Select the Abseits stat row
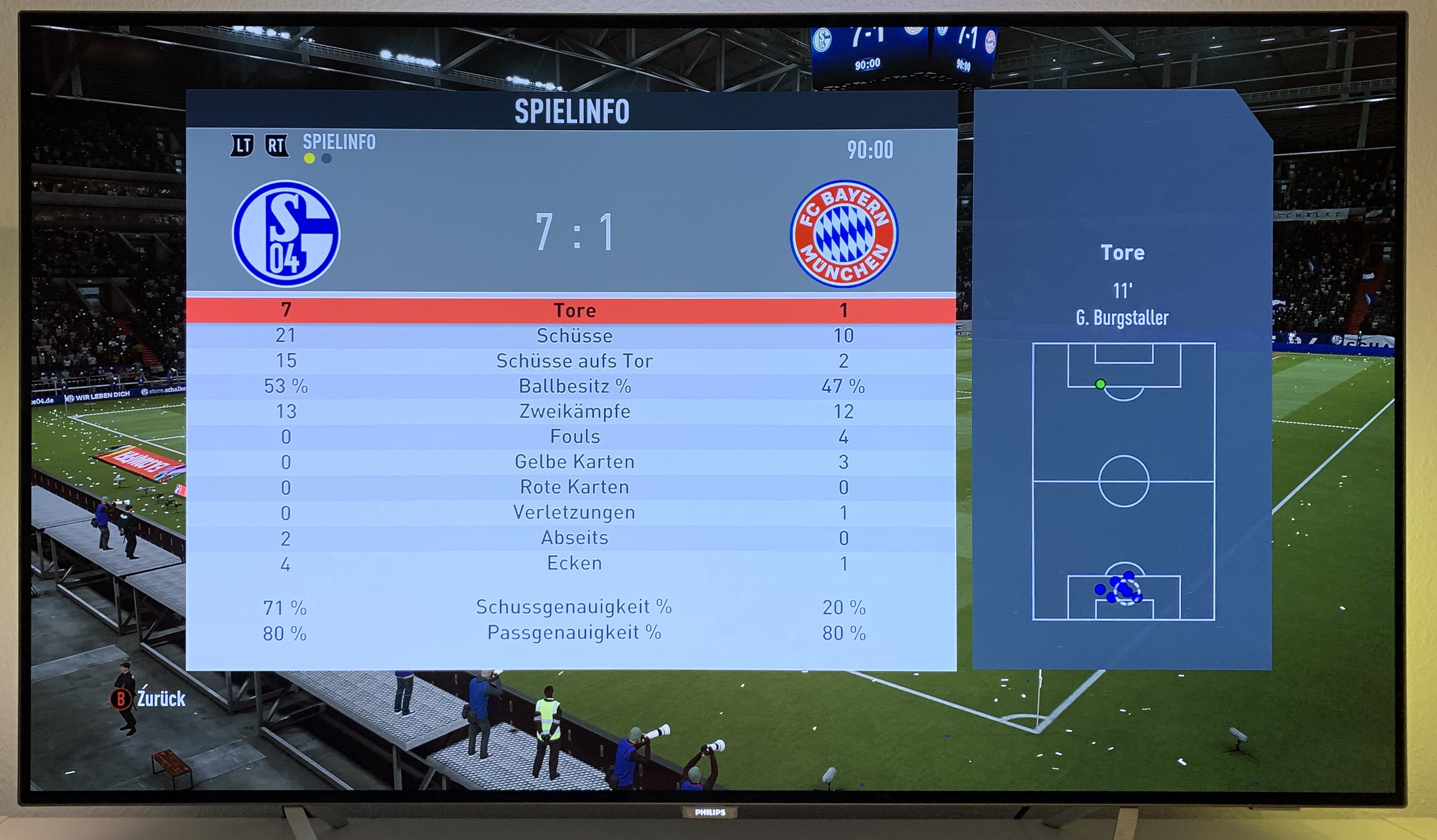Screen dimensions: 1437x840 point(574,538)
